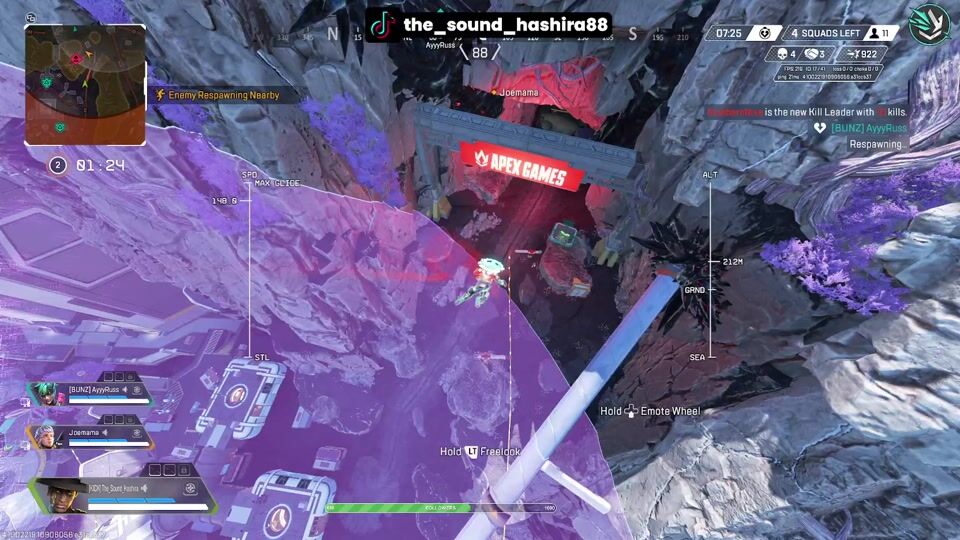Click the small icon above the minimap
Viewport: 960px width, 540px height.
pyautogui.click(x=31, y=17)
